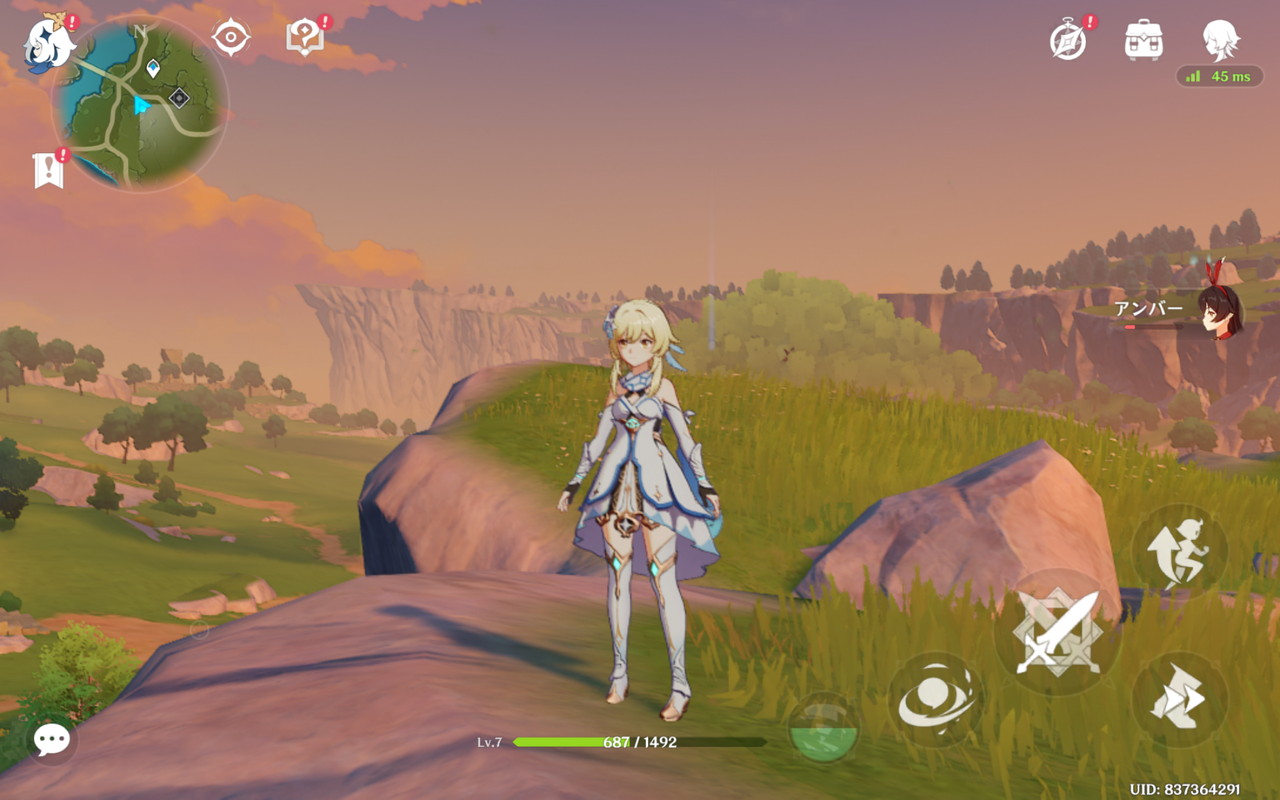
Task: Activate the wind elemental skill
Action: pos(936,702)
